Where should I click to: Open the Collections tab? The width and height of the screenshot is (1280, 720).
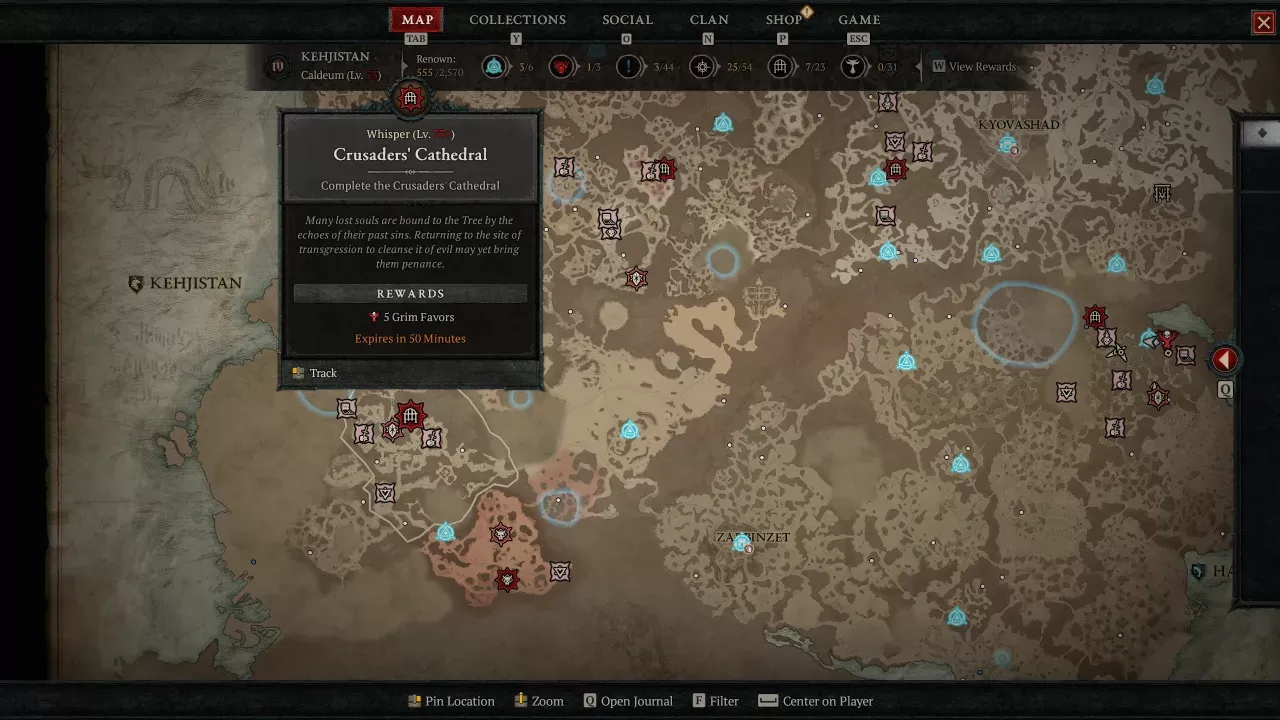(517, 20)
